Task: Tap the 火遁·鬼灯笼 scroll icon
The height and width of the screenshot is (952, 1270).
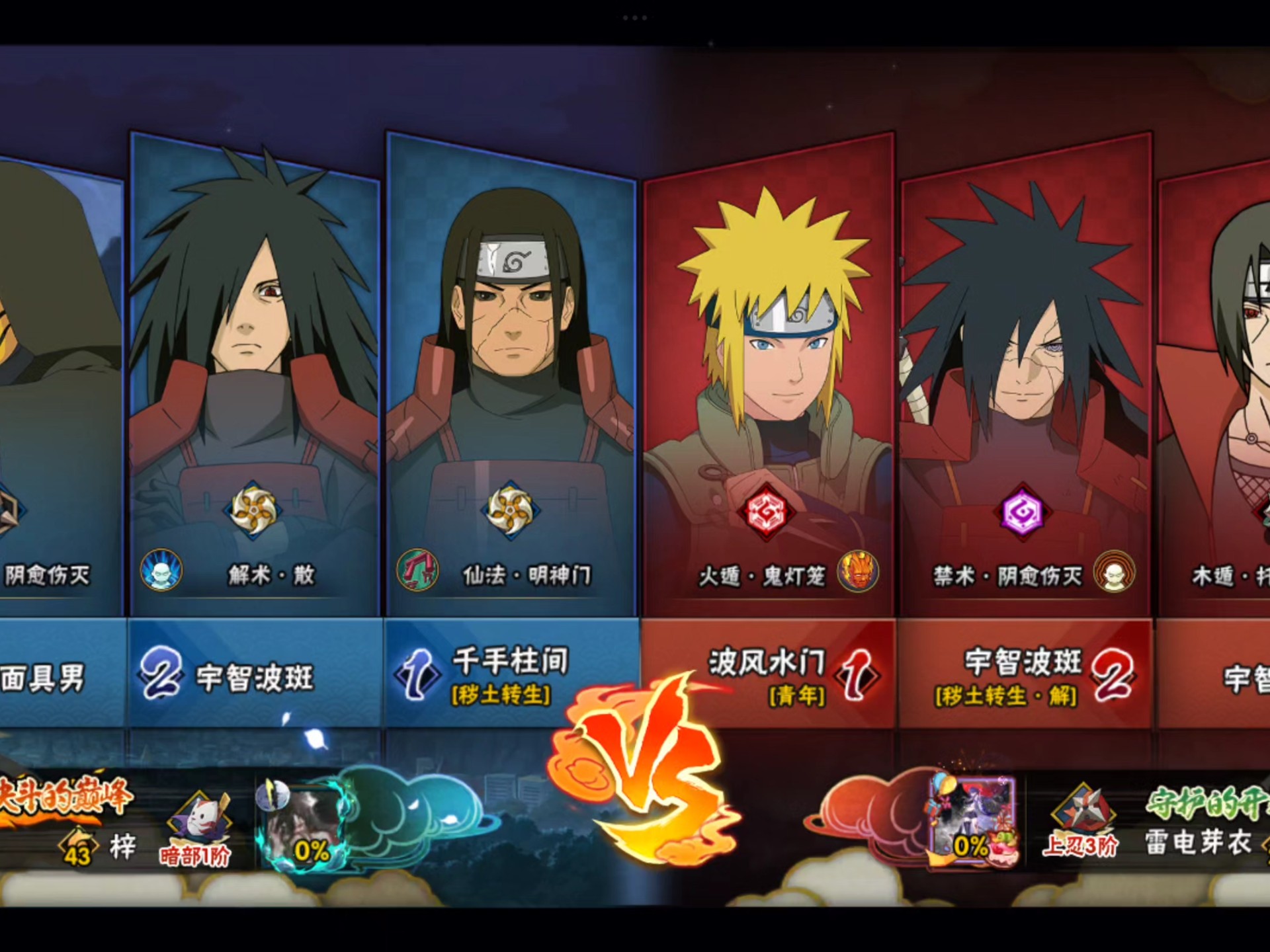Action: coord(858,571)
